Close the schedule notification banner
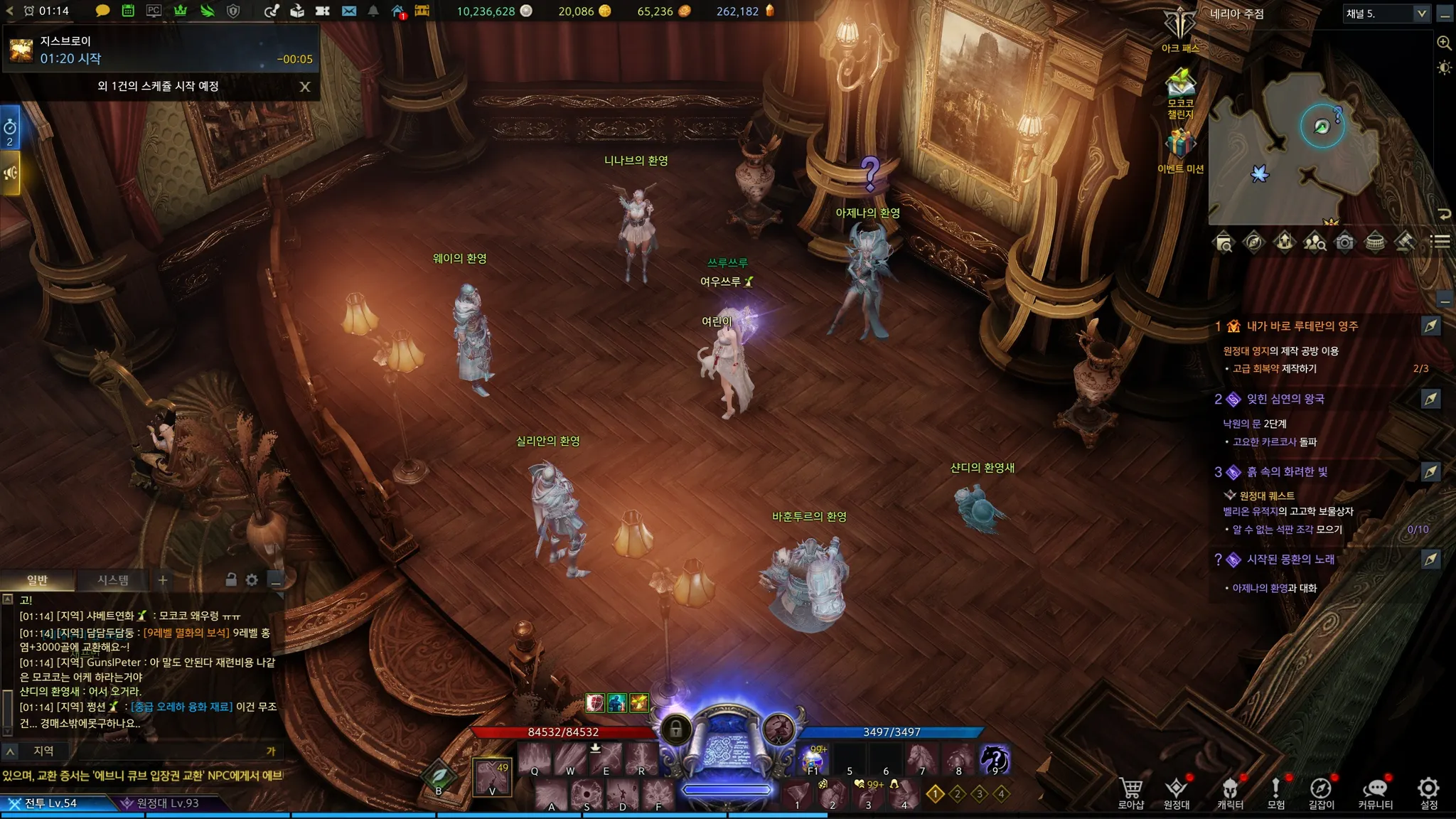This screenshot has width=1456, height=819. pyautogui.click(x=305, y=87)
